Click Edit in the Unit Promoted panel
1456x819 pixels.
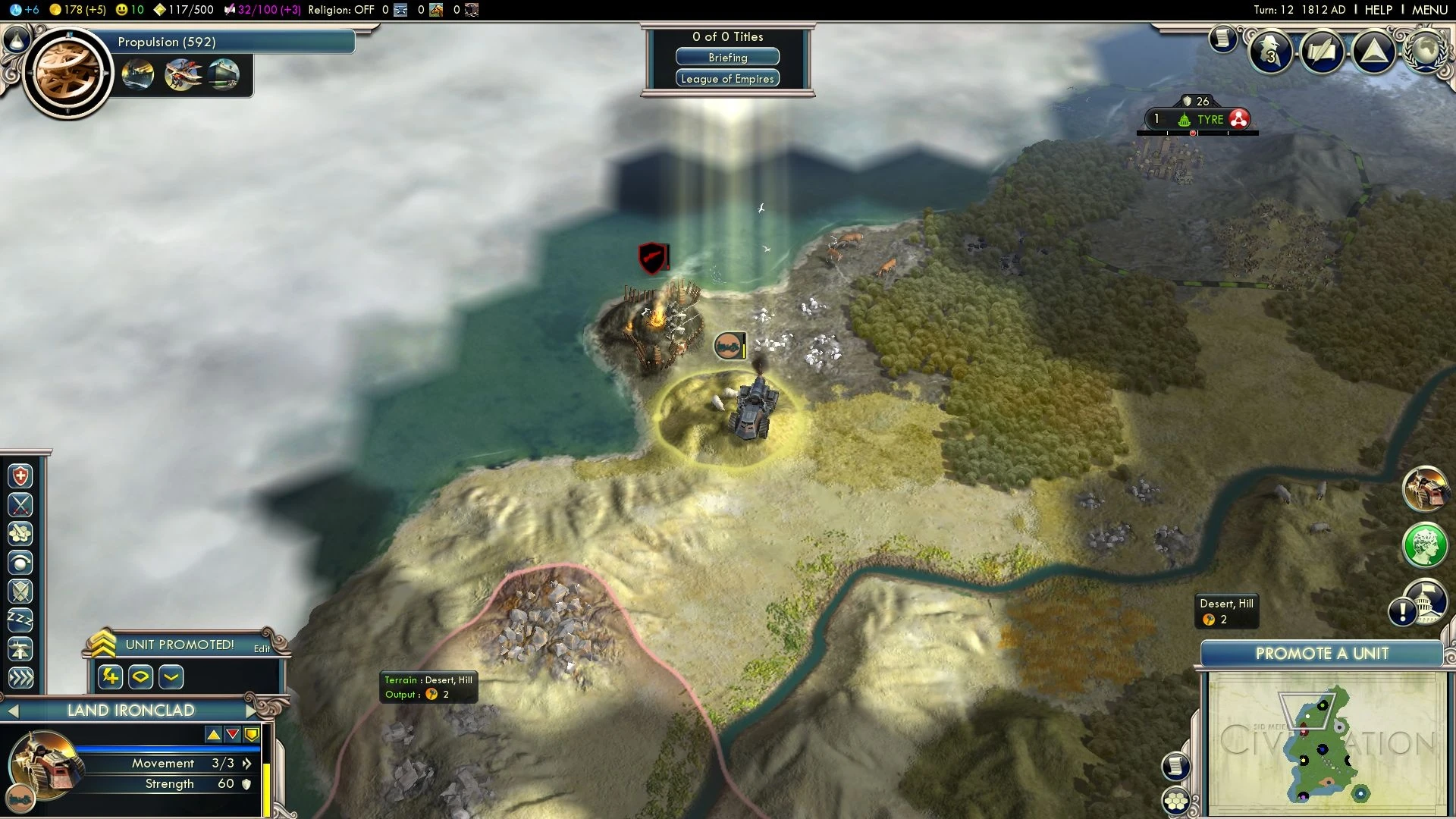point(261,649)
